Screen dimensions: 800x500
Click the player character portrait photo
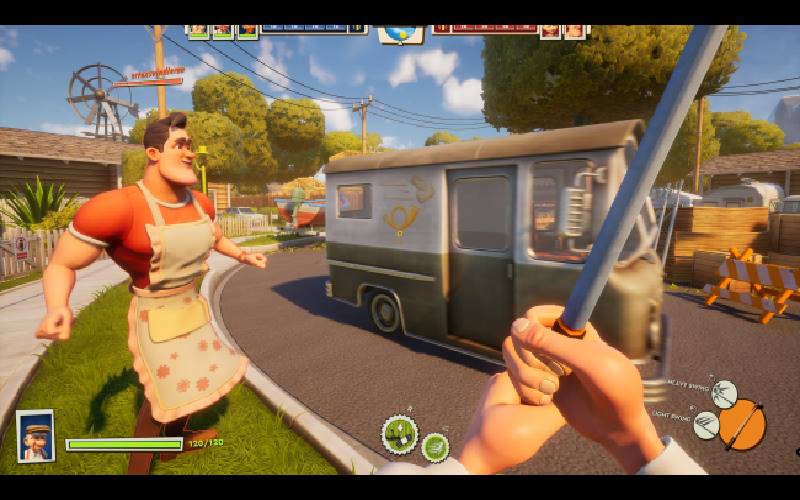35,436
